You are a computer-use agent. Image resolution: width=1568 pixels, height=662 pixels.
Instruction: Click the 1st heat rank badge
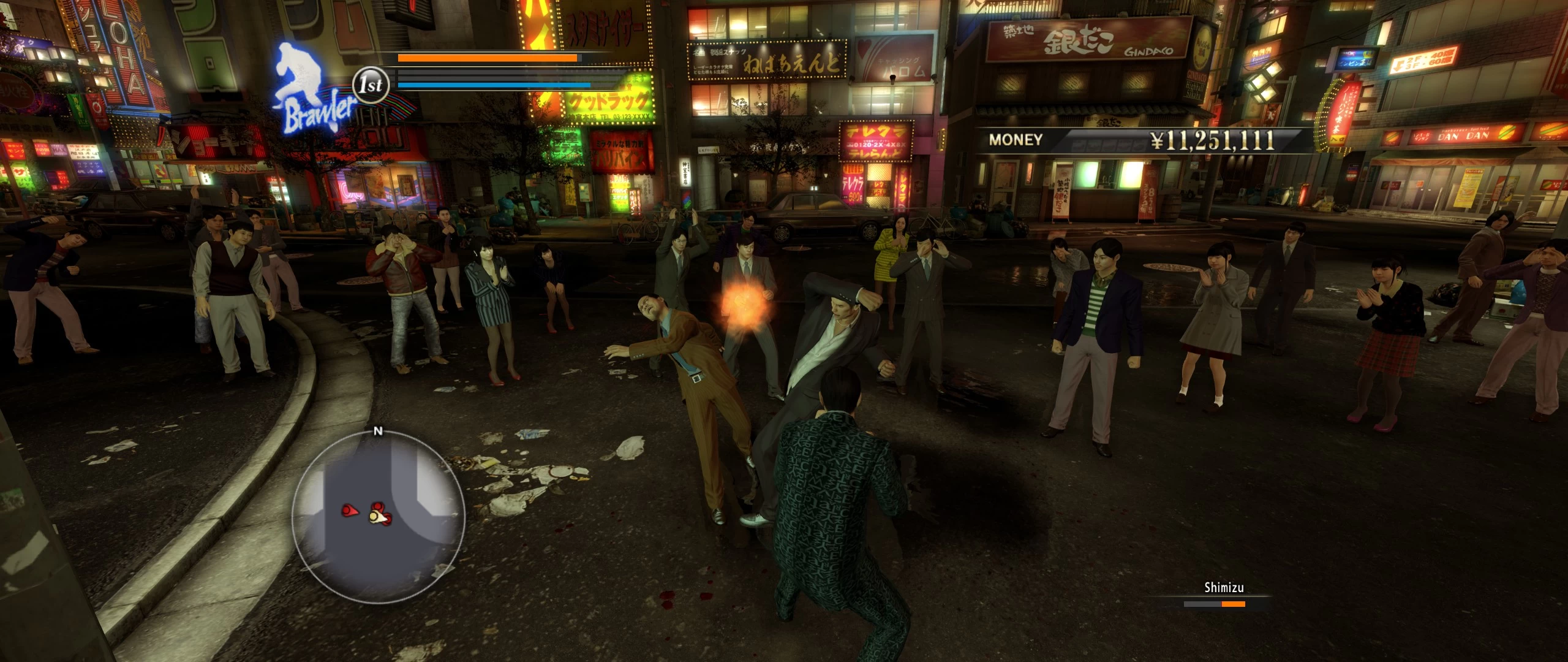tap(371, 85)
